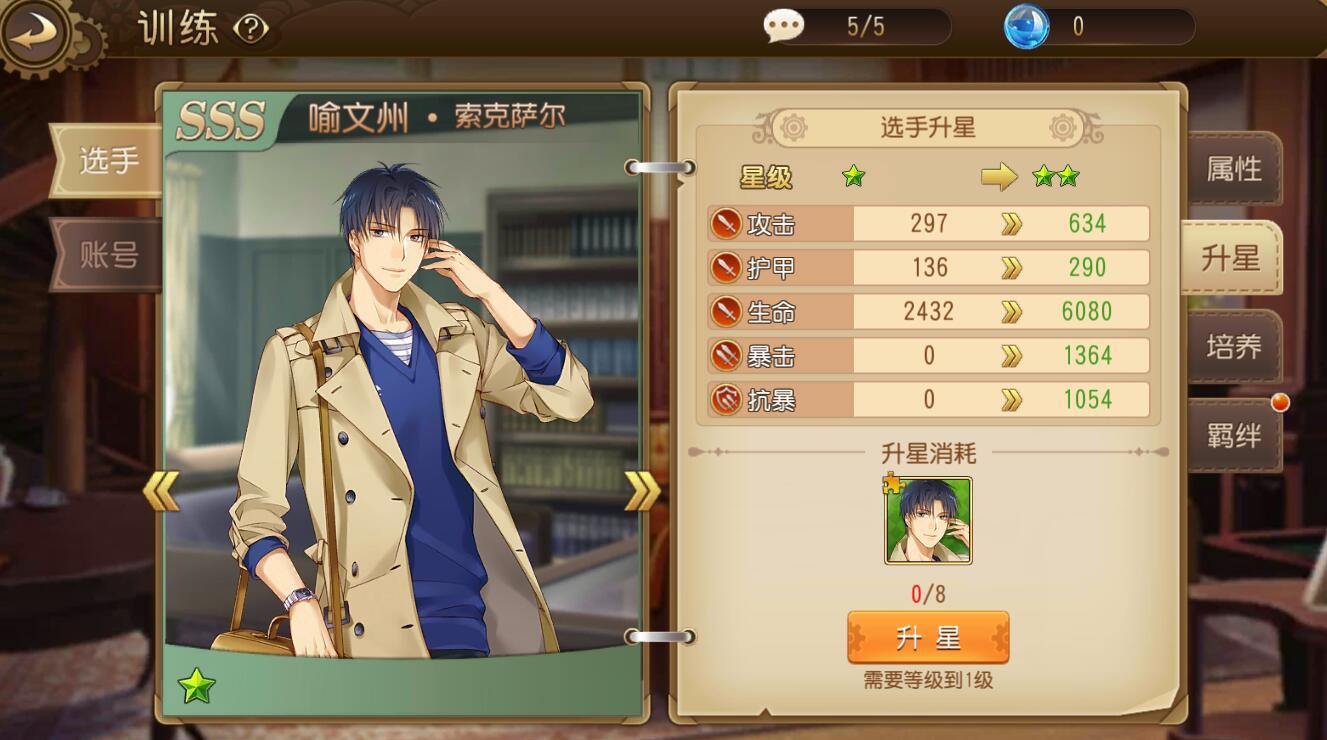Open the training help question mark

(x=251, y=29)
